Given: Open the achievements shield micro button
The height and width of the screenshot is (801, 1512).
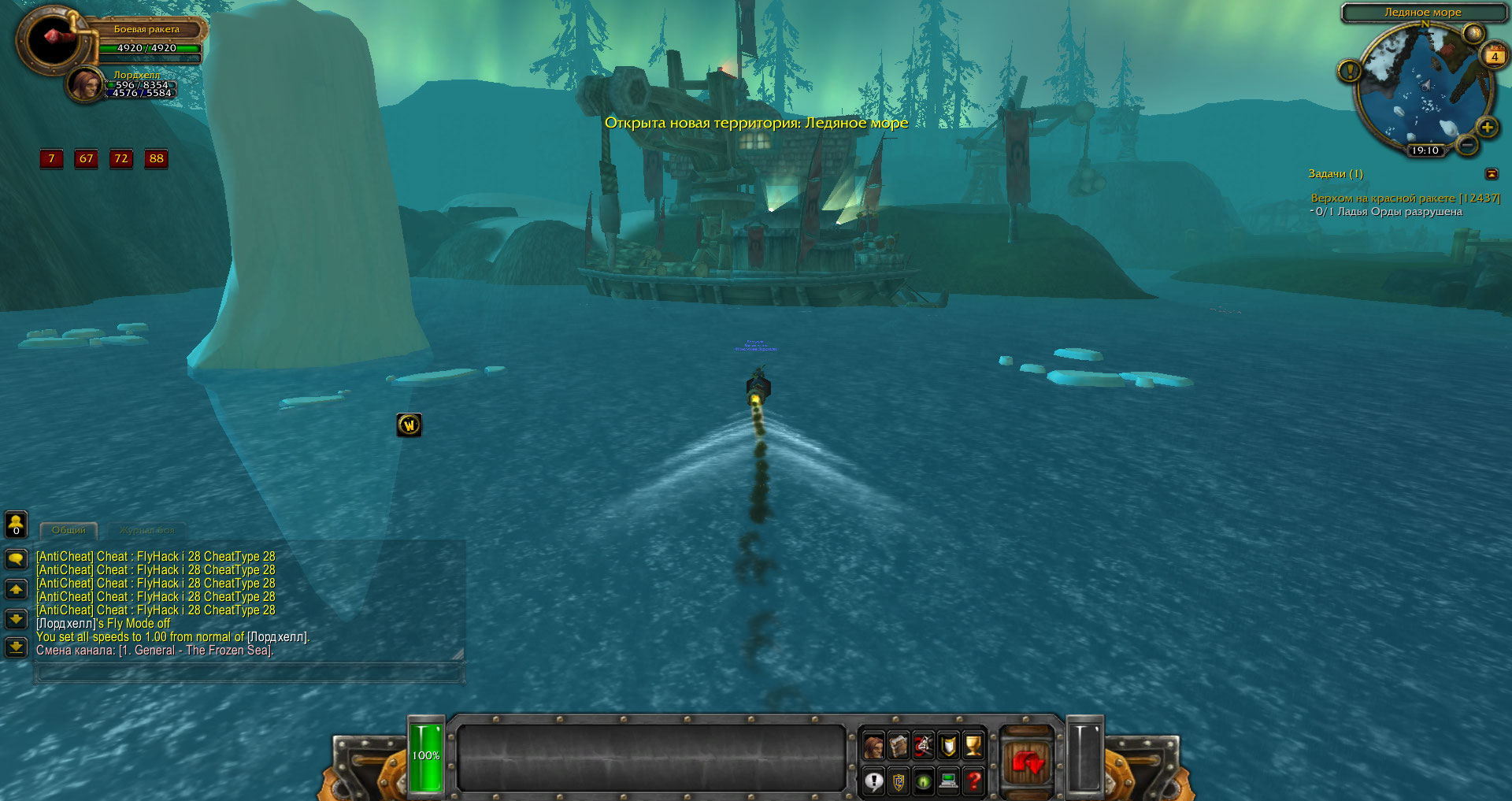Looking at the screenshot, I should [948, 745].
